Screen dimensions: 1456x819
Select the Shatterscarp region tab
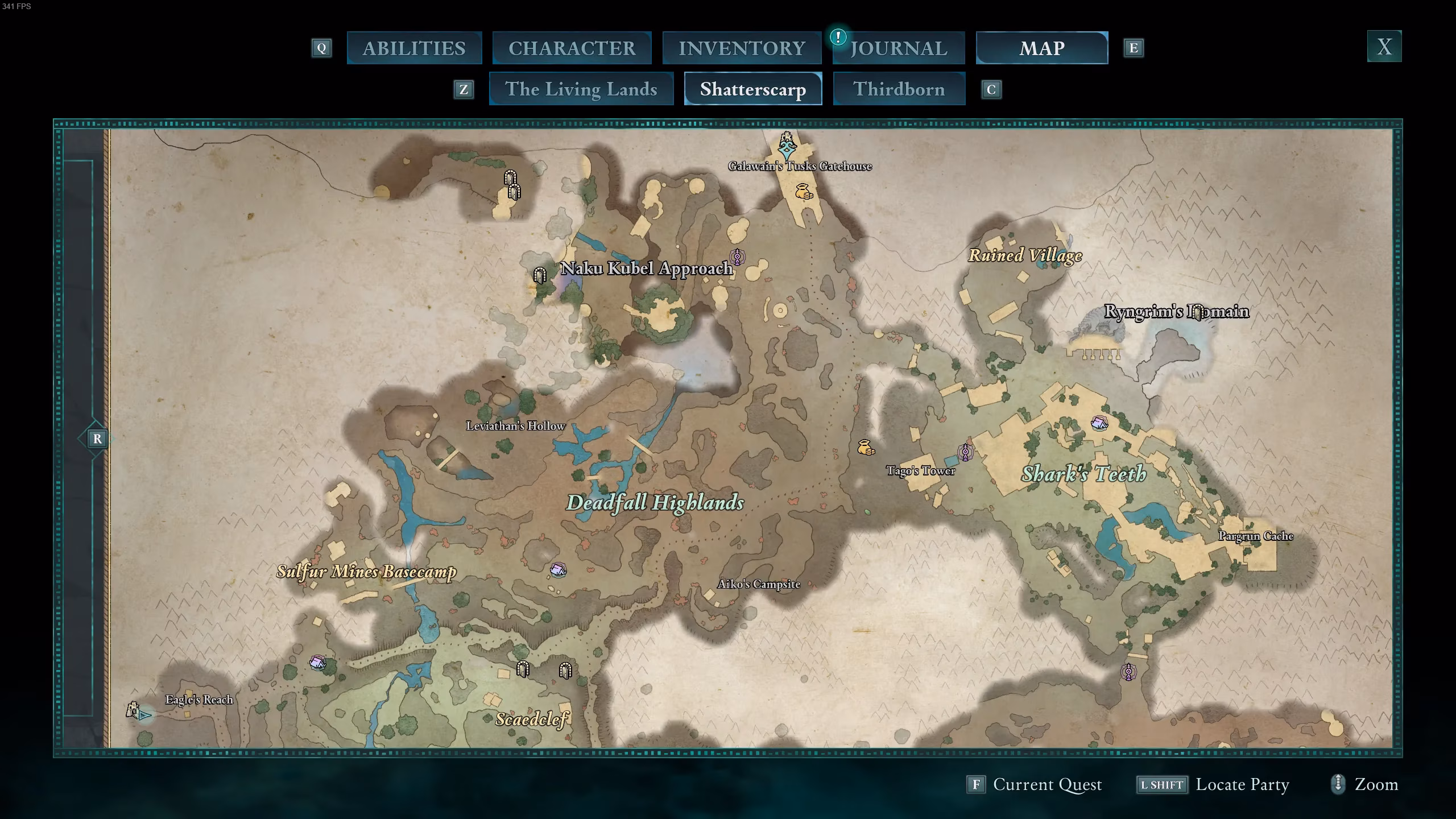[x=752, y=89]
